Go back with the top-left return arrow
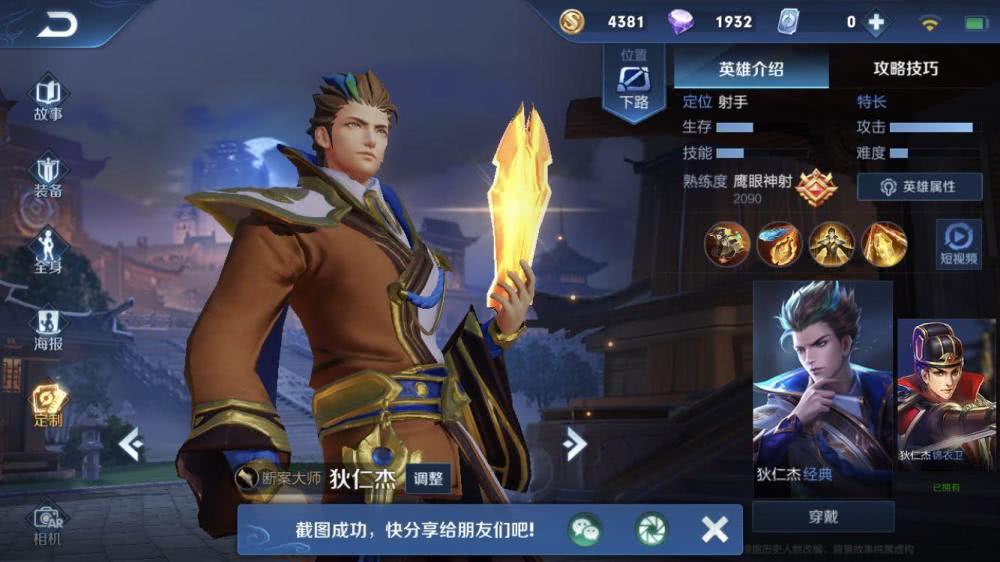Image resolution: width=1000 pixels, height=562 pixels. pyautogui.click(x=57, y=24)
